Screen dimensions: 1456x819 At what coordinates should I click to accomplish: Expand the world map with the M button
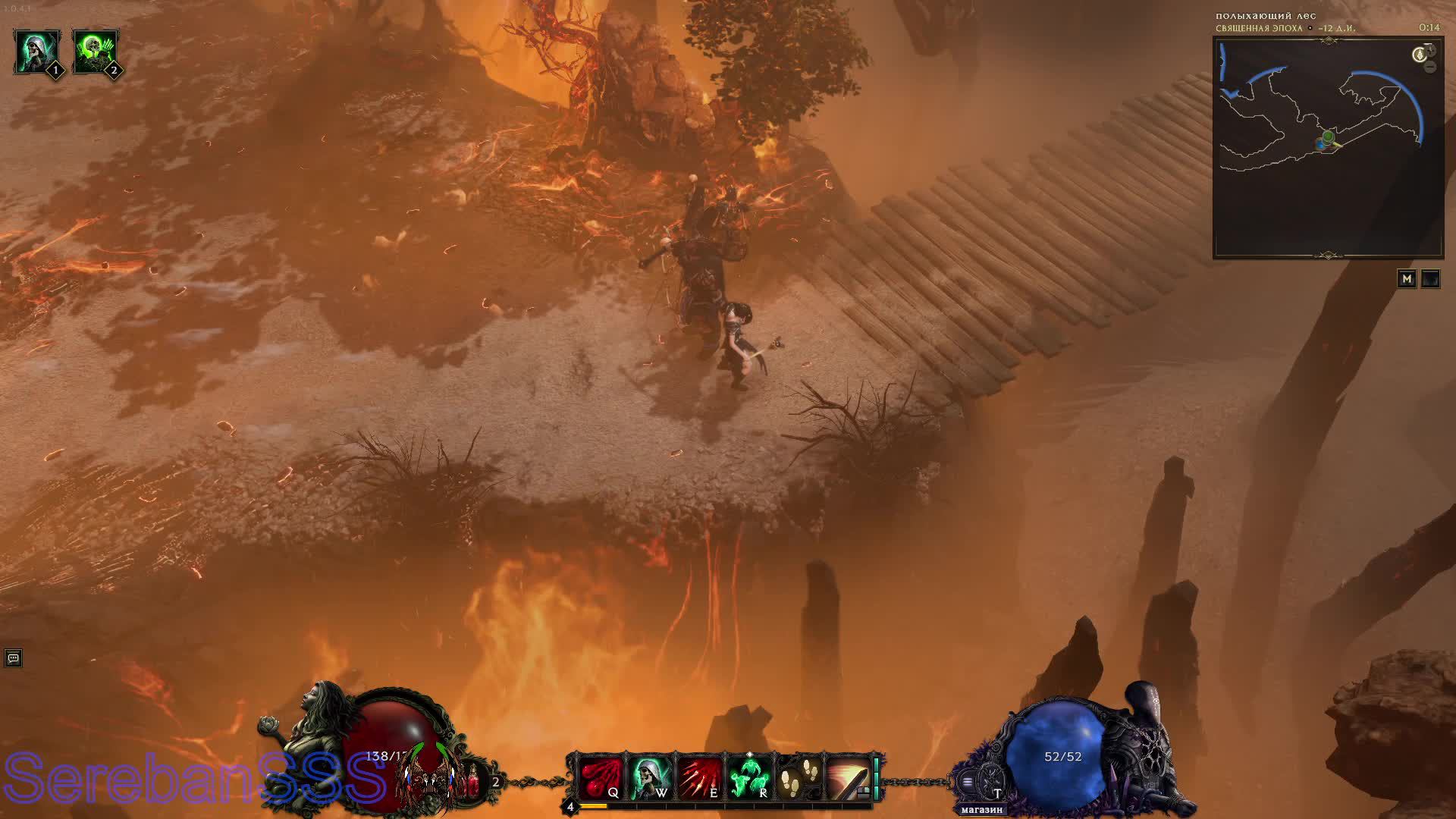pyautogui.click(x=1407, y=279)
